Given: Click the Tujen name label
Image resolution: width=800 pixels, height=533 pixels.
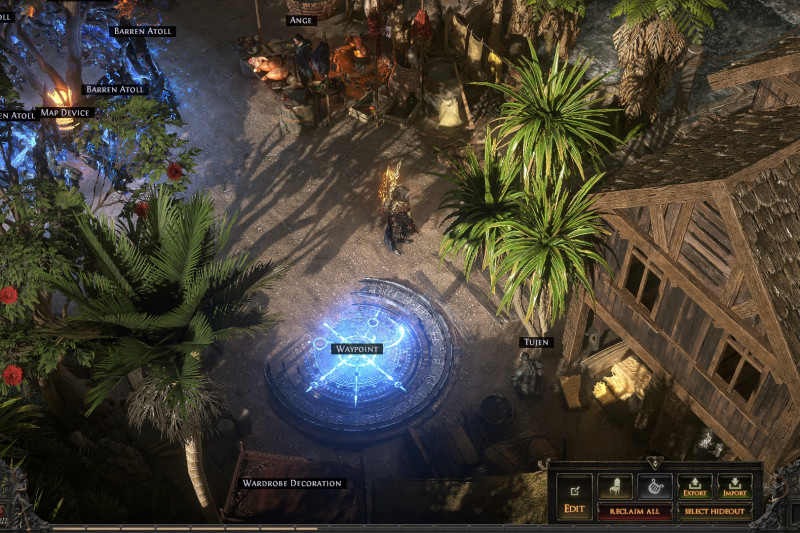Looking at the screenshot, I should (535, 342).
